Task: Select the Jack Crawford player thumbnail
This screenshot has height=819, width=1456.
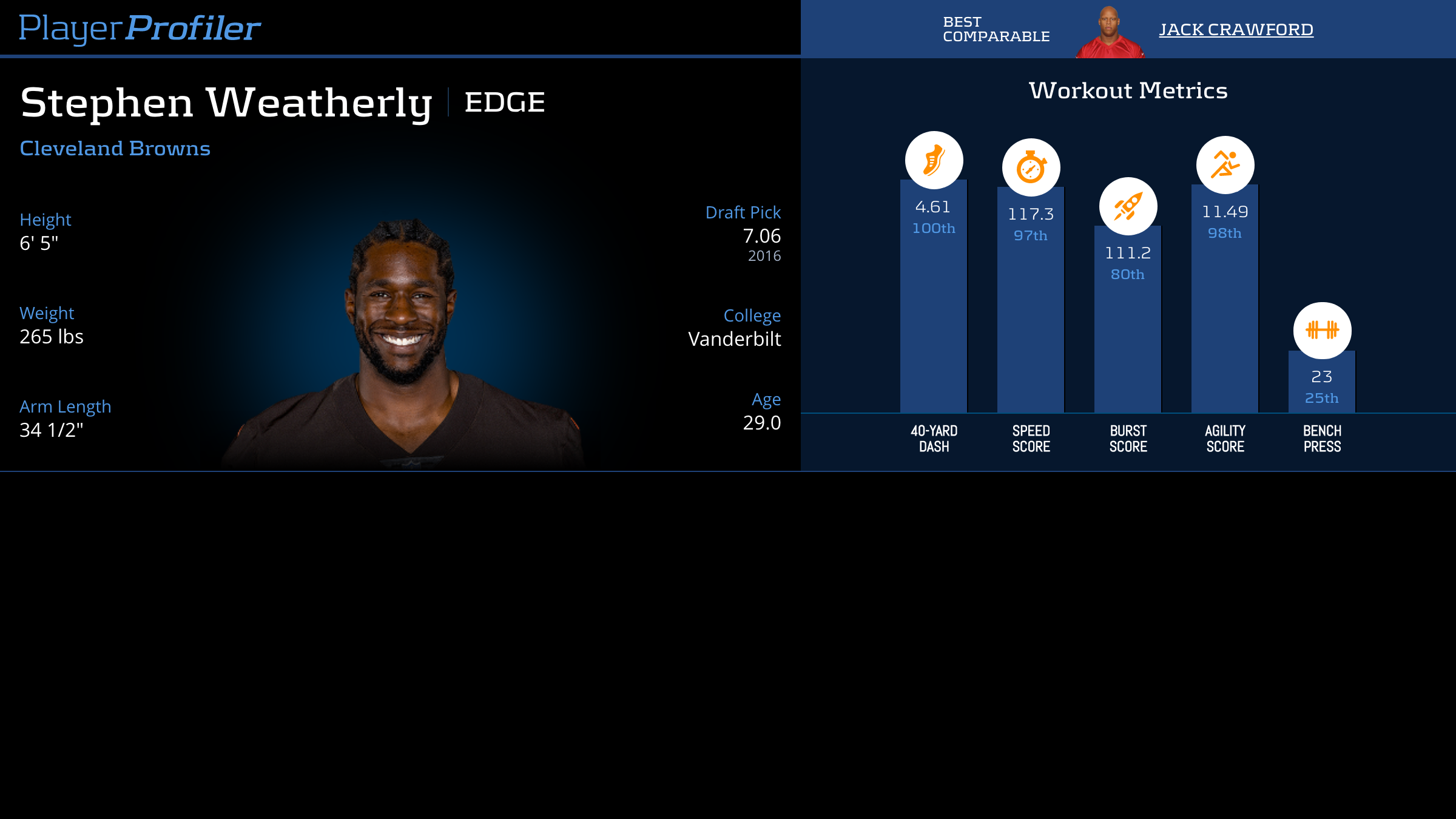Action: 1110,33
